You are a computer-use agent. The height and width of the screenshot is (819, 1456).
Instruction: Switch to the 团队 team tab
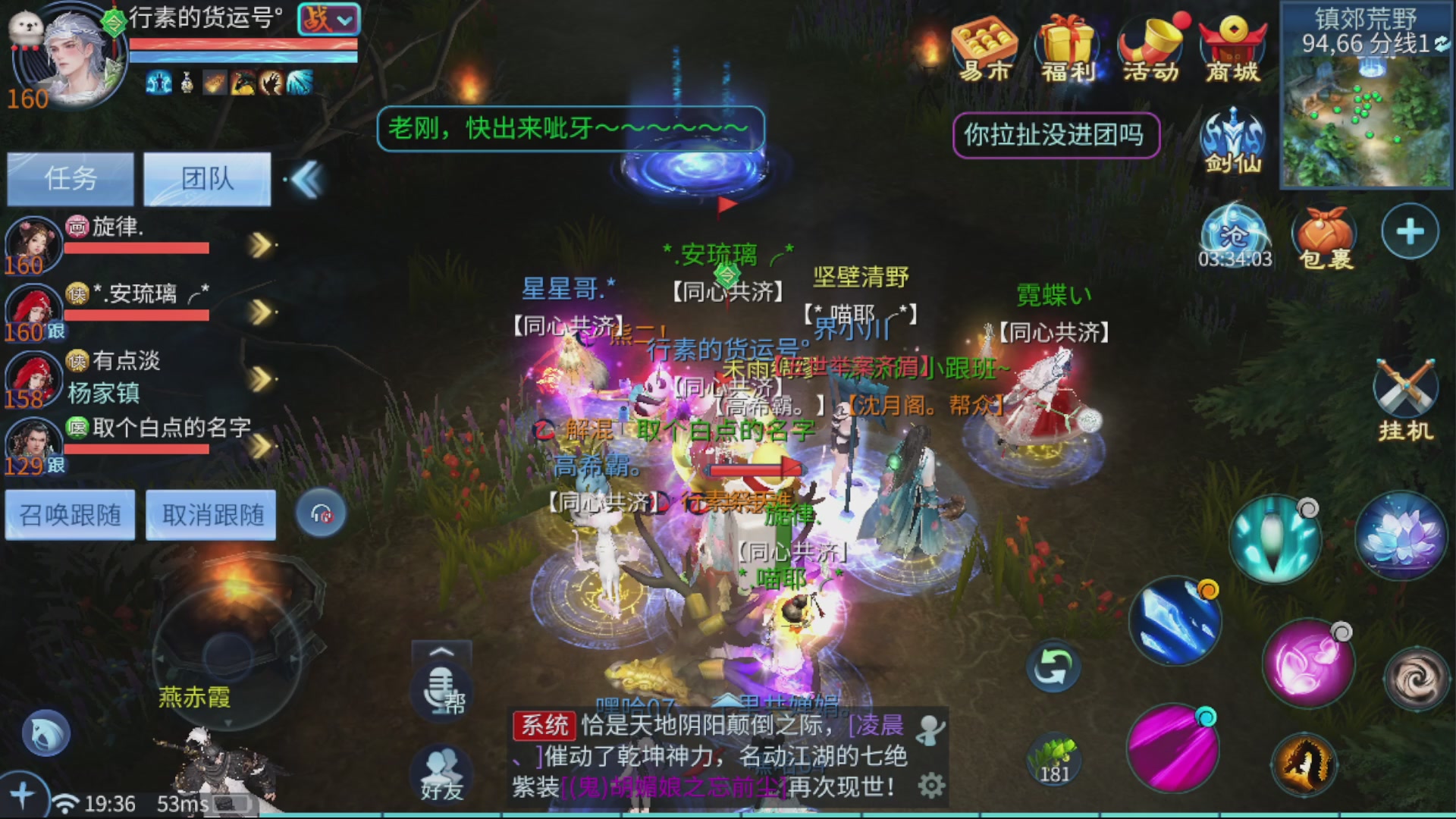[206, 178]
